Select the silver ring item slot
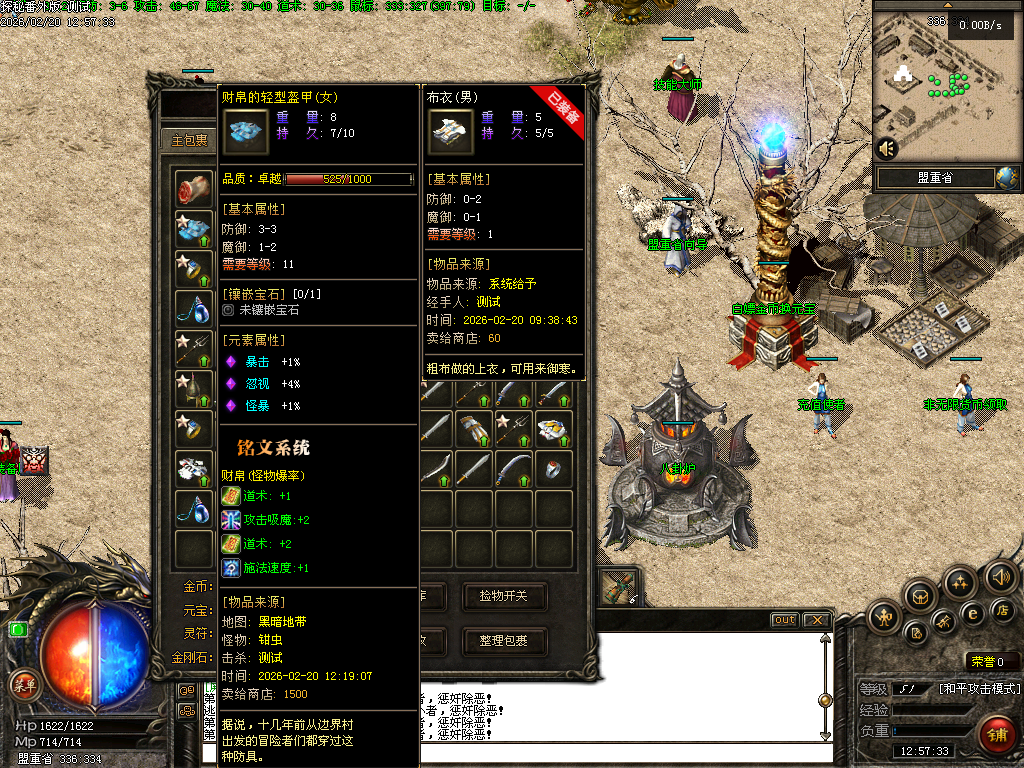Screen dimensions: 1024x768 (553, 467)
